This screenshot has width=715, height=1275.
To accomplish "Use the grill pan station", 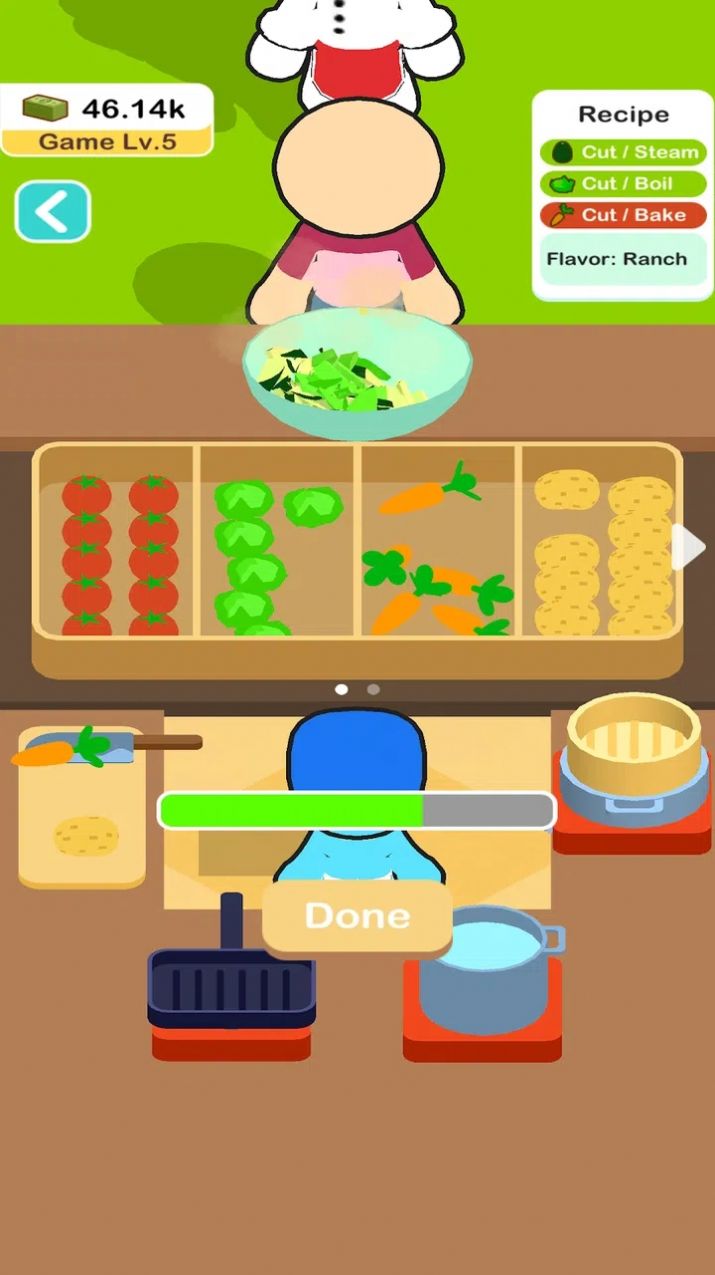I will tap(232, 988).
